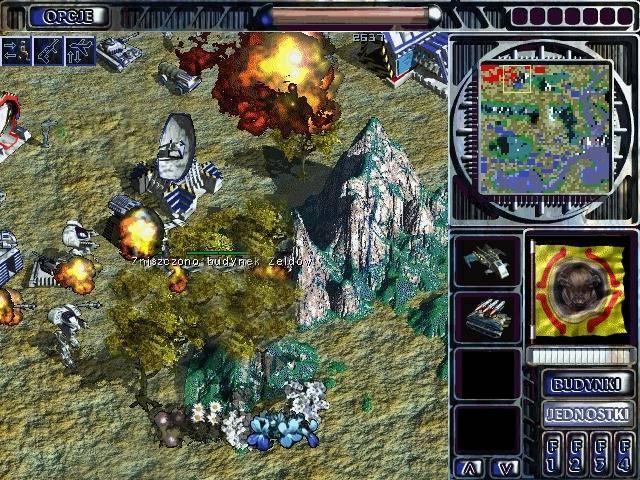Select the aircraft build icon
The height and width of the screenshot is (480, 640).
(487, 262)
